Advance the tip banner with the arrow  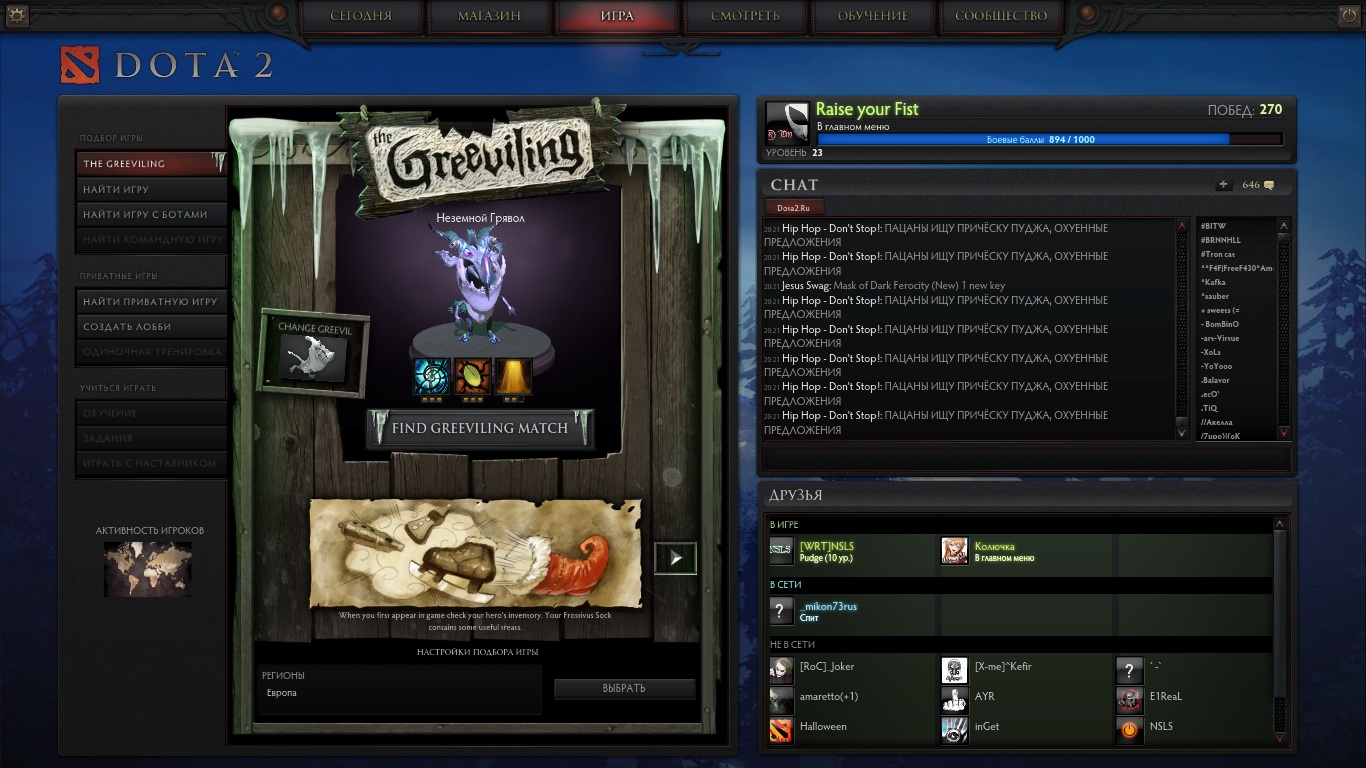pos(675,558)
